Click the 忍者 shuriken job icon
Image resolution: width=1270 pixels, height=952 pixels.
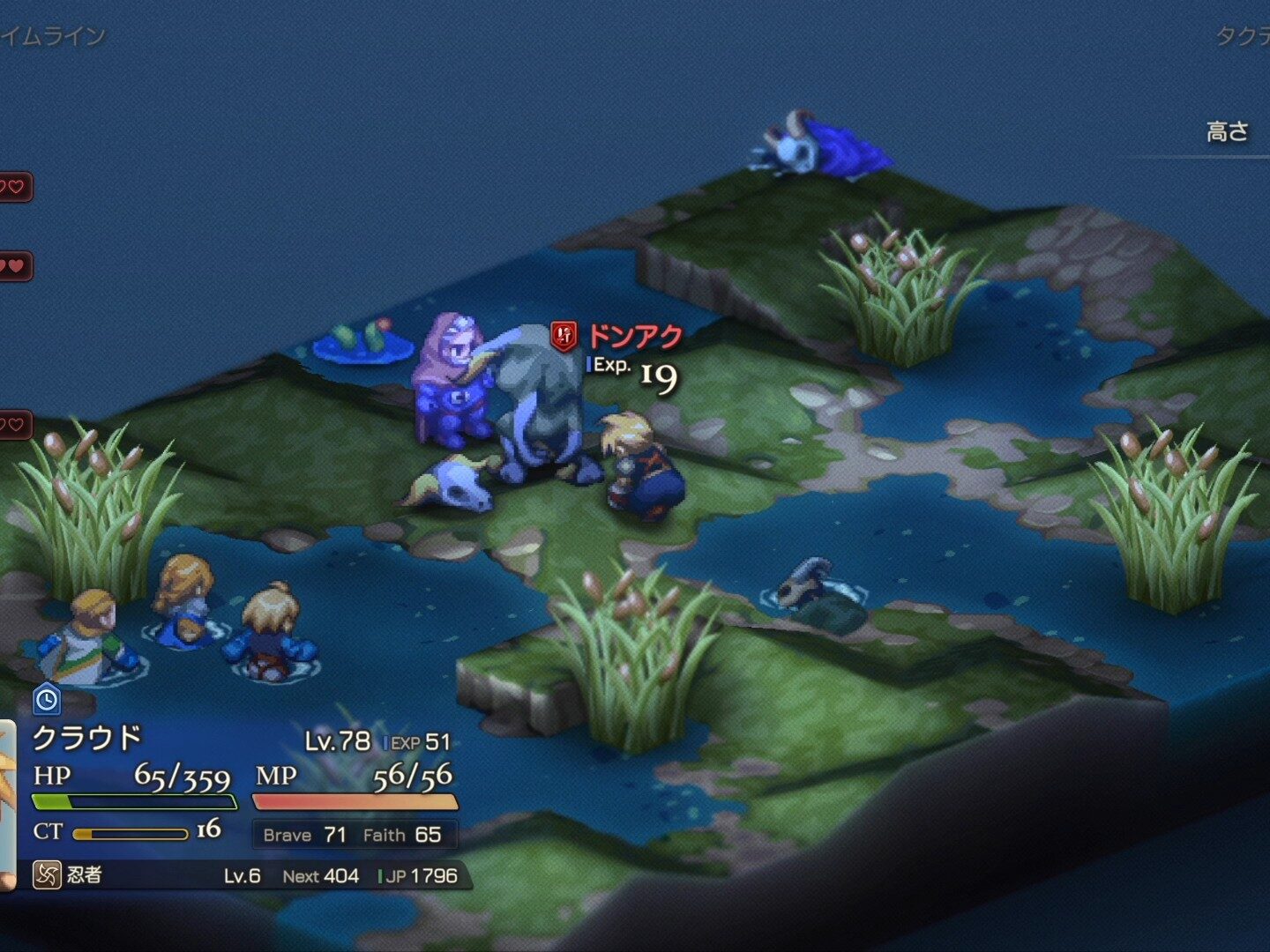[46, 874]
